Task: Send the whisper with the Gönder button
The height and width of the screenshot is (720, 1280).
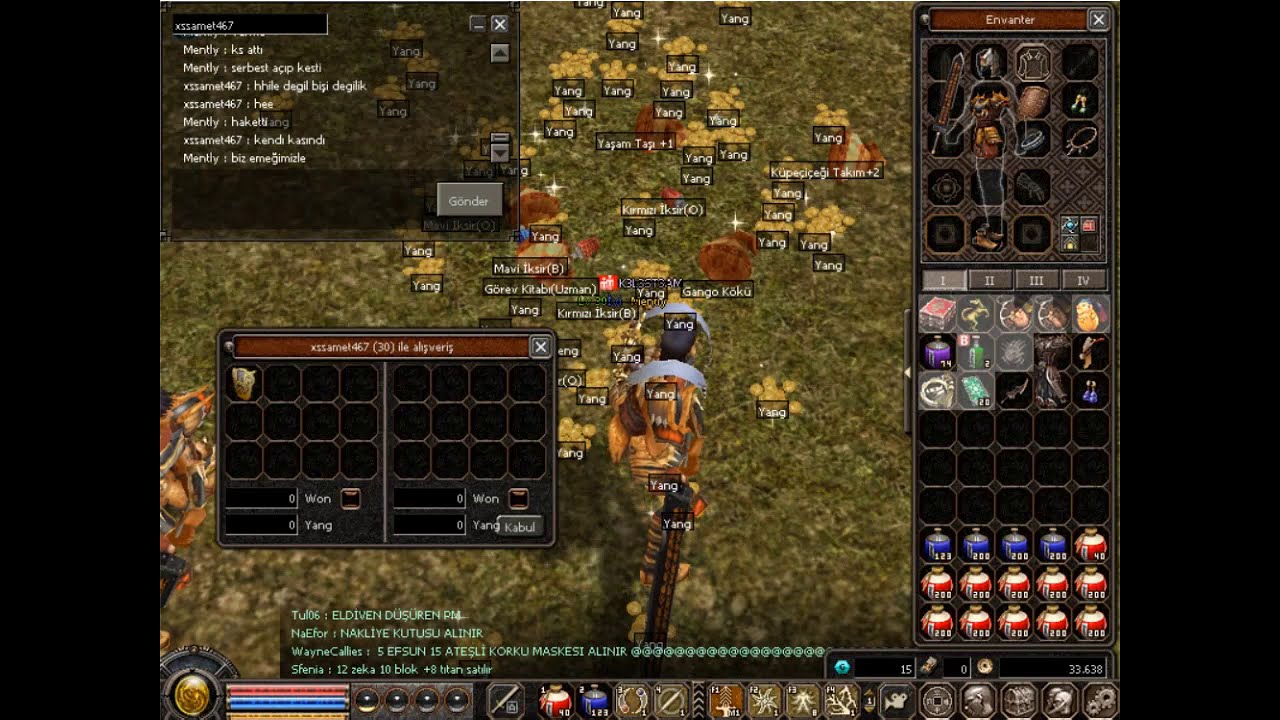Action: (x=468, y=201)
